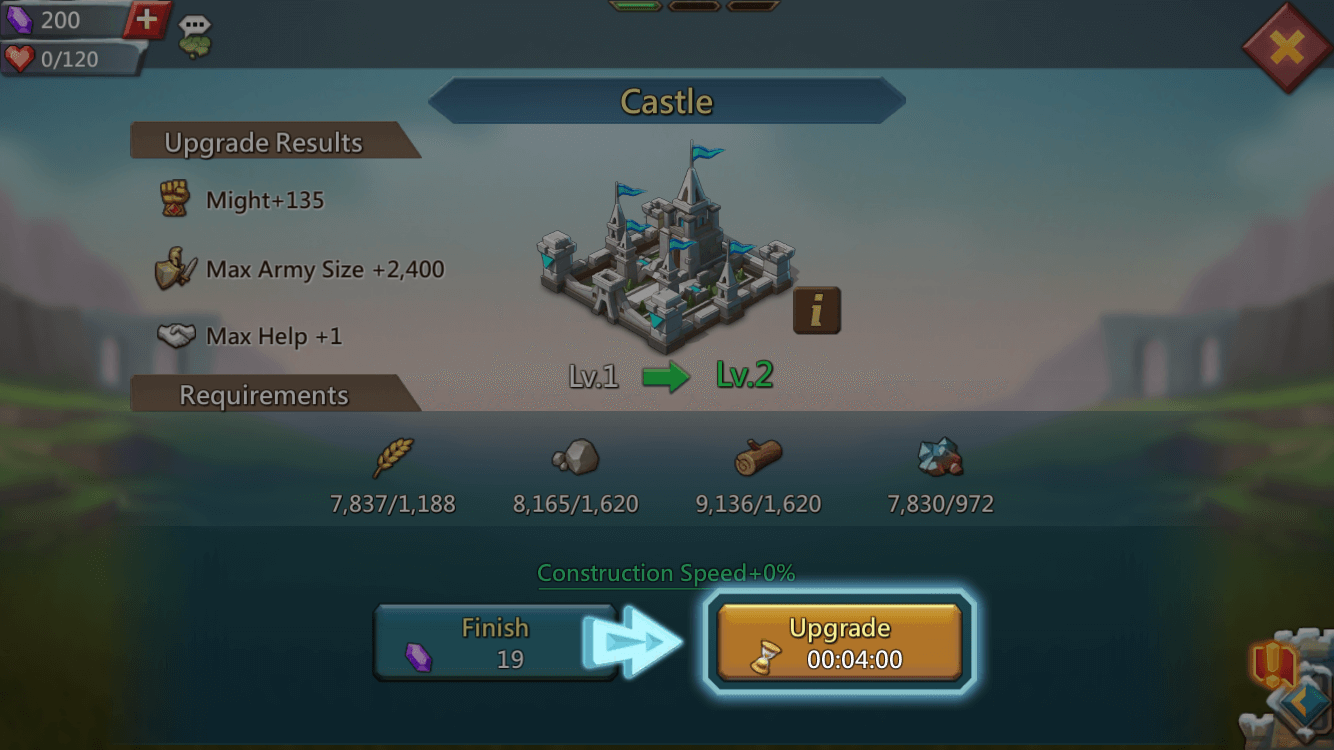Click the Construction Speed+0% text
This screenshot has width=1334, height=750.
(666, 573)
